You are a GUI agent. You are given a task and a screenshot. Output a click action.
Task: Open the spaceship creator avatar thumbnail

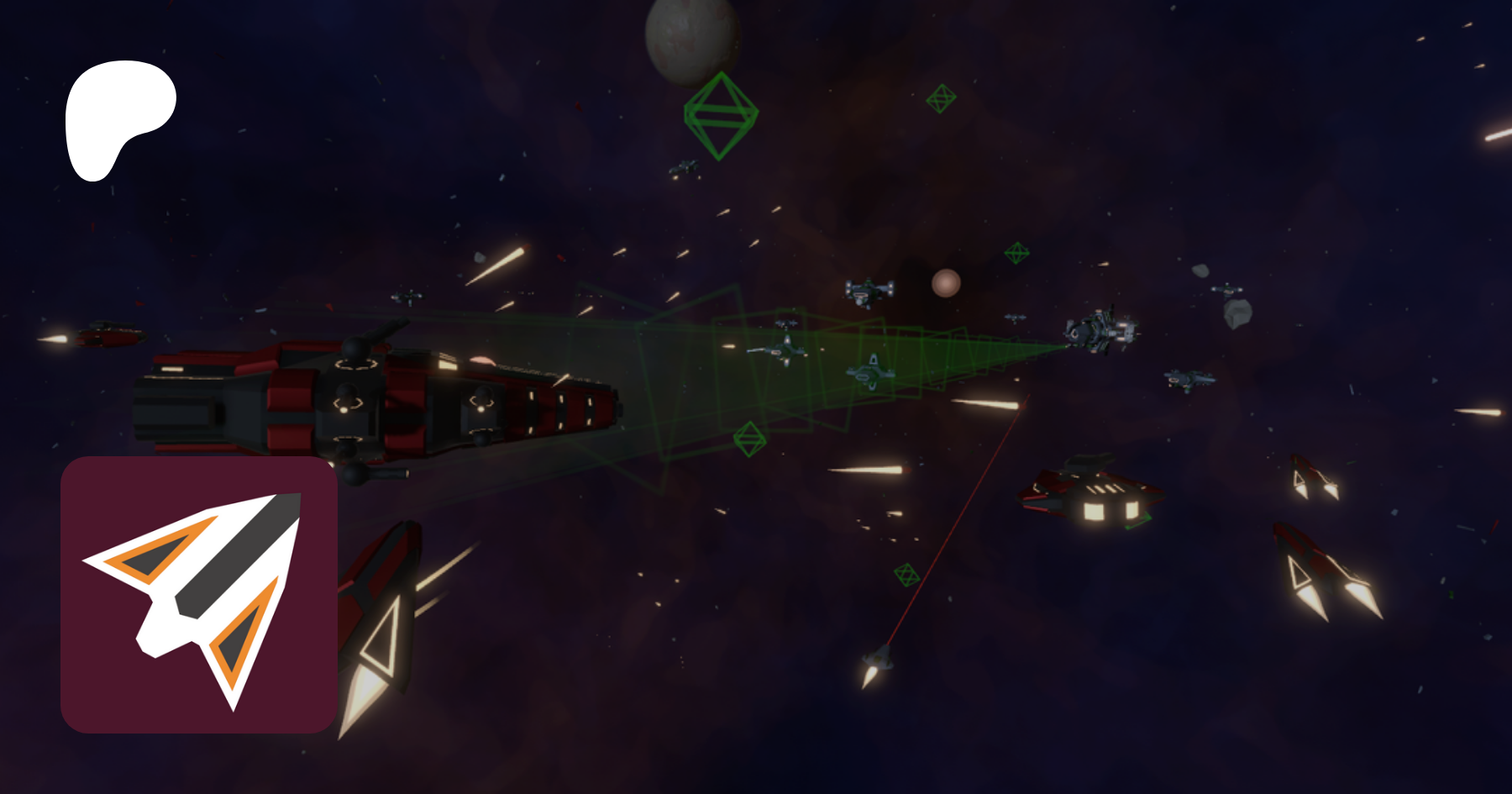(199, 595)
